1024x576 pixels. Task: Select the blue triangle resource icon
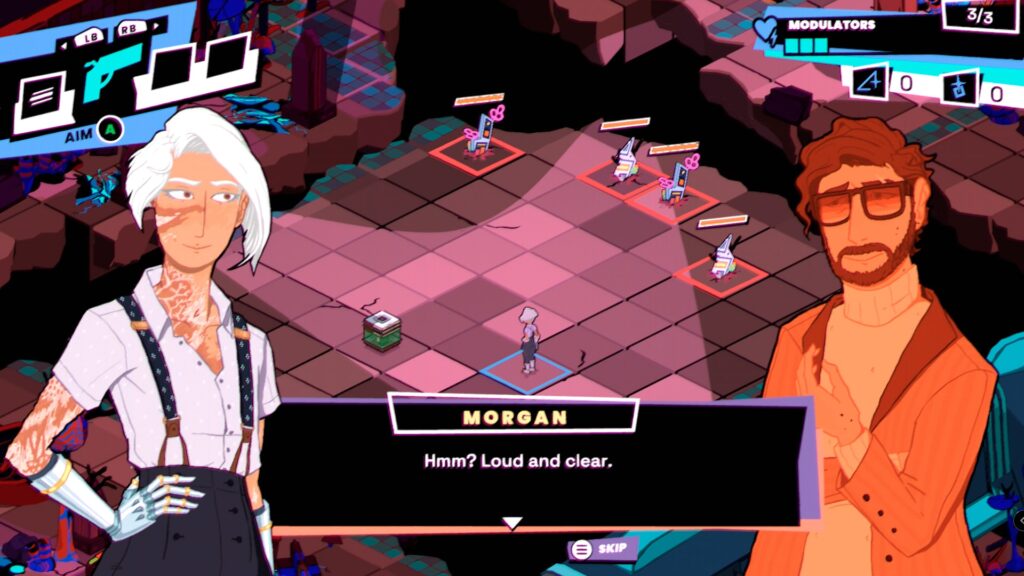click(x=869, y=82)
